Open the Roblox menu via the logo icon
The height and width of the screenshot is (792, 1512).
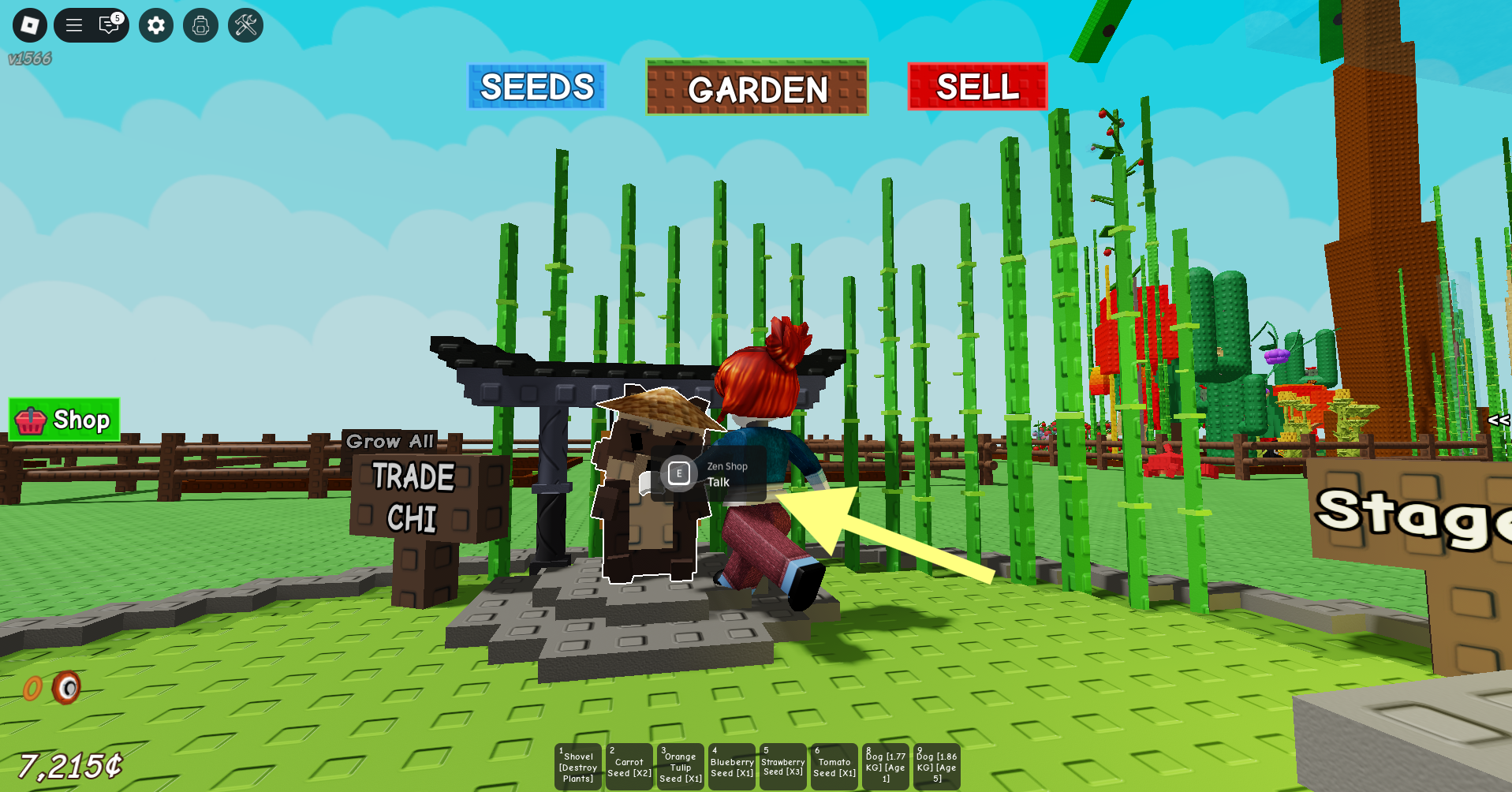(x=29, y=25)
